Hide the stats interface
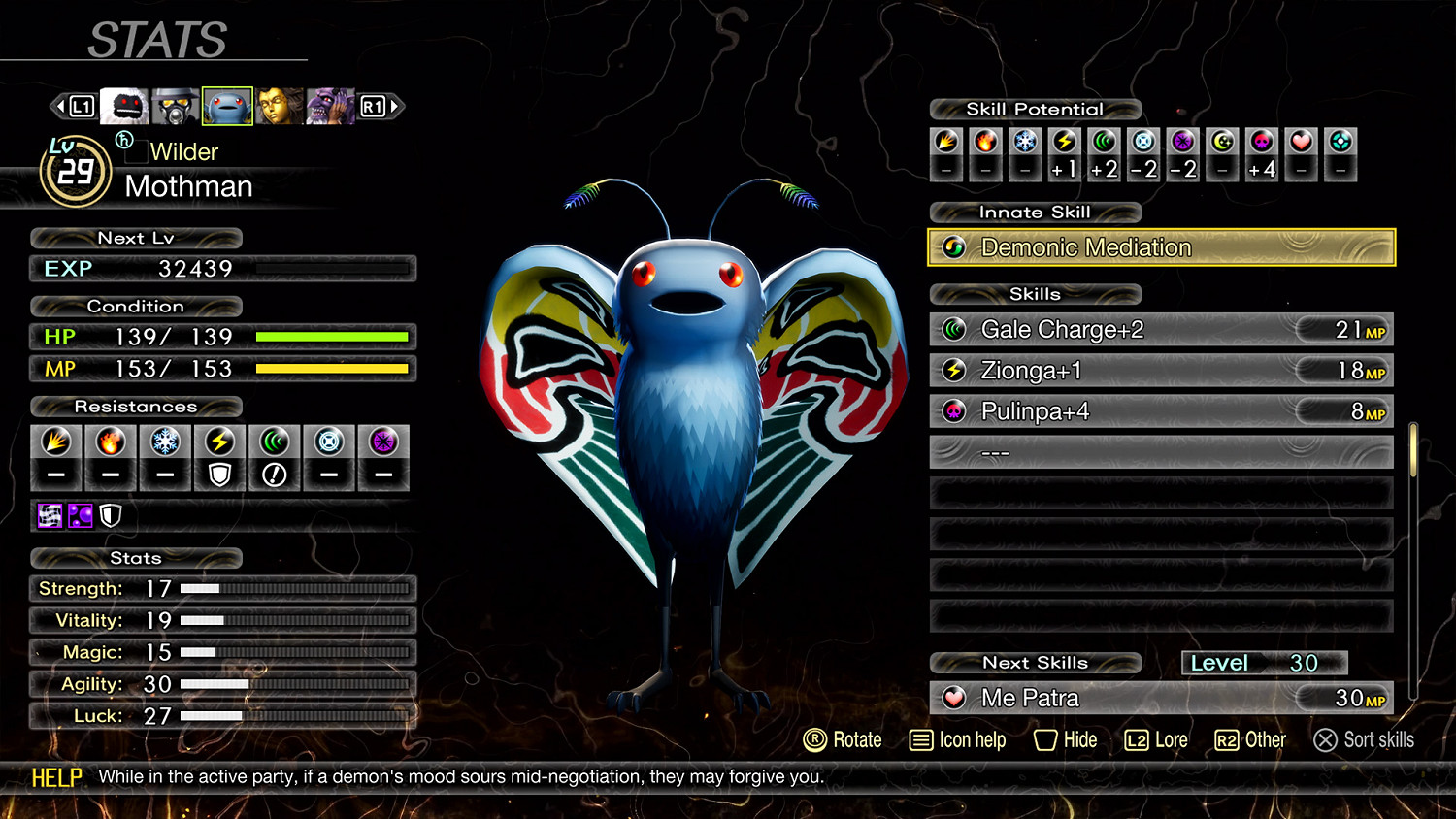The height and width of the screenshot is (819, 1456). coord(1066,740)
